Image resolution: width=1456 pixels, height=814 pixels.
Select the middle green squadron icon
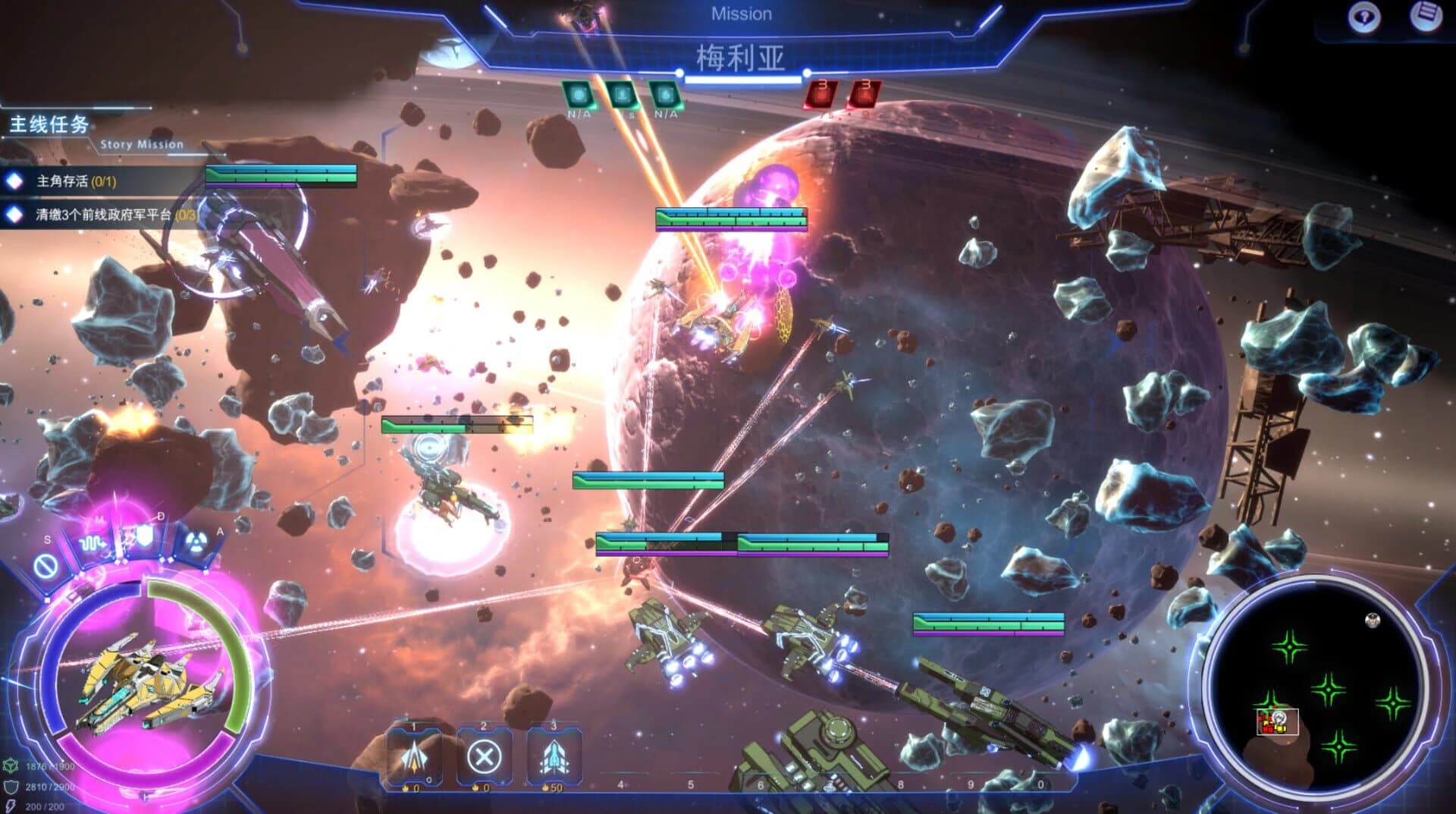pyautogui.click(x=623, y=95)
